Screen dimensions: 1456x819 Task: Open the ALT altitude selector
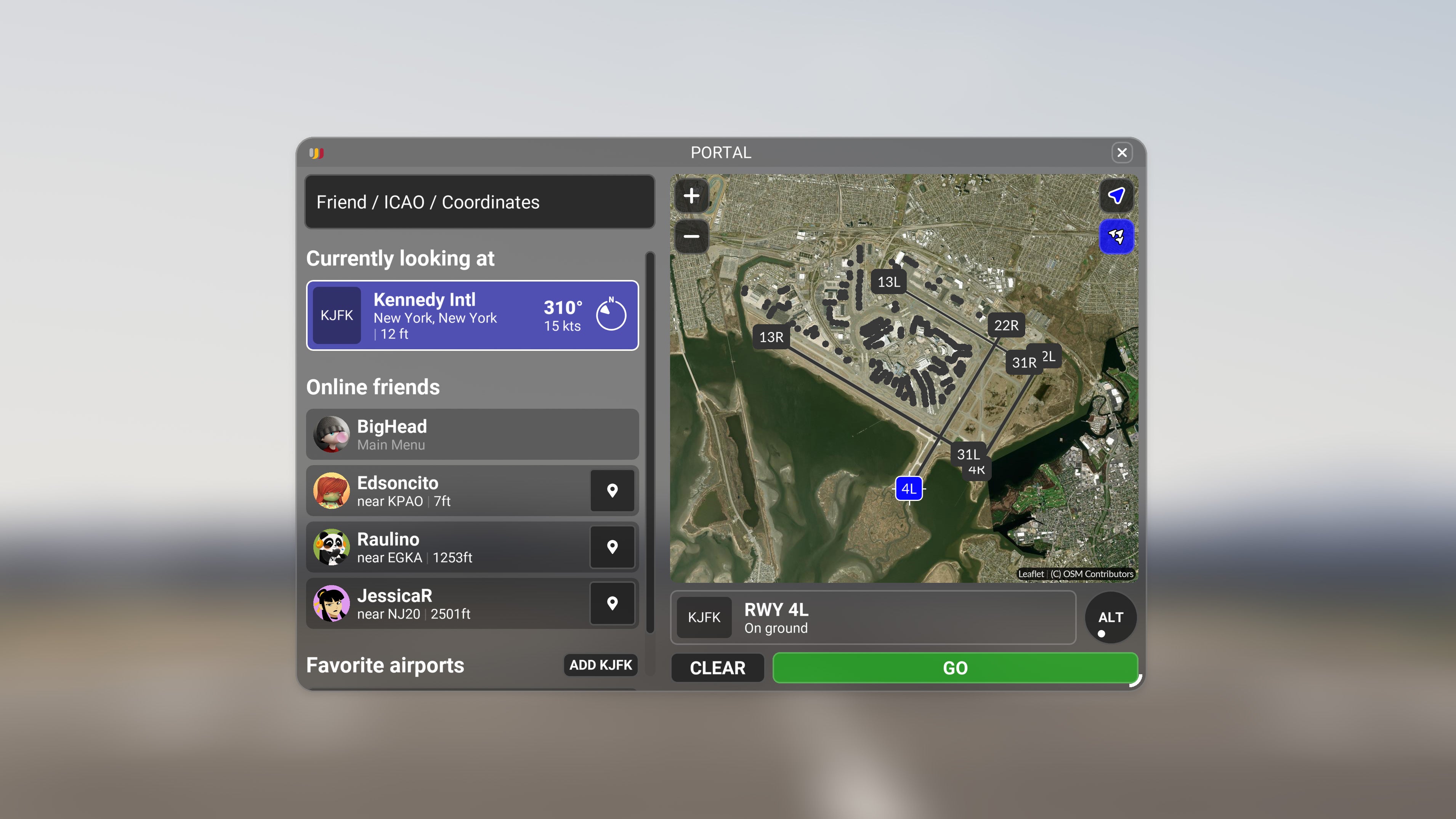[x=1111, y=617]
